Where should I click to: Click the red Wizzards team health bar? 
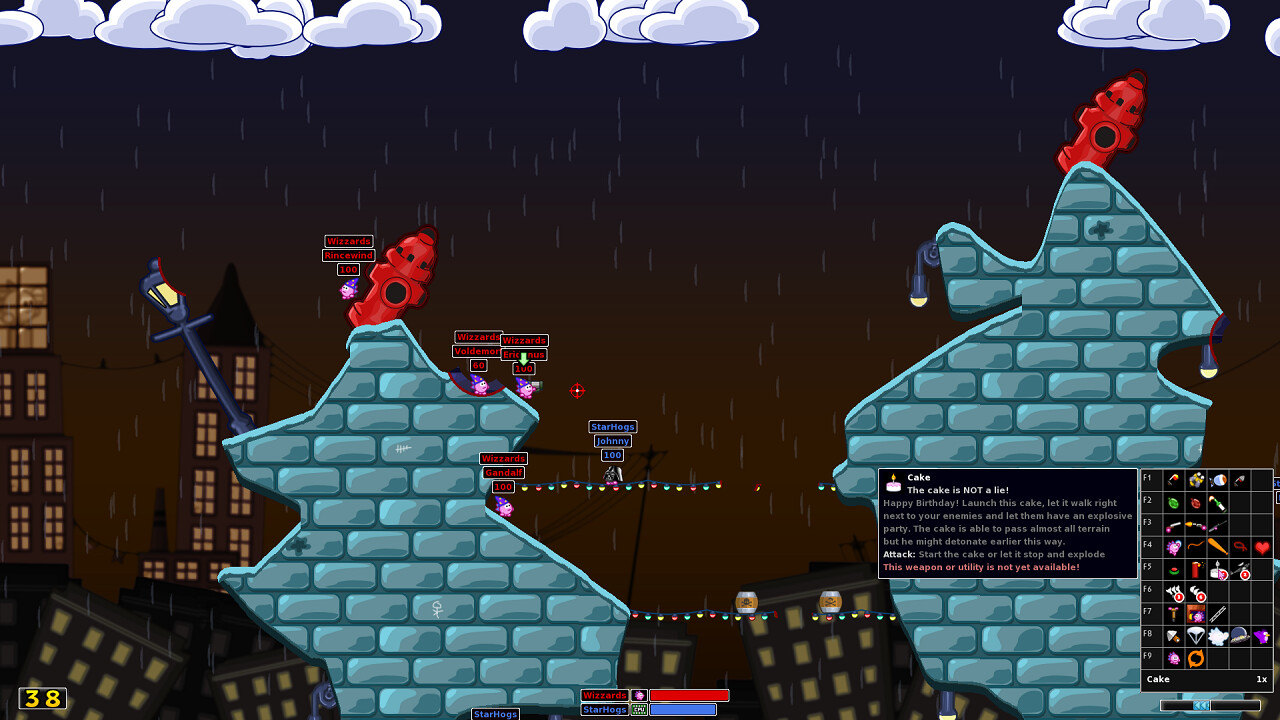pyautogui.click(x=690, y=695)
